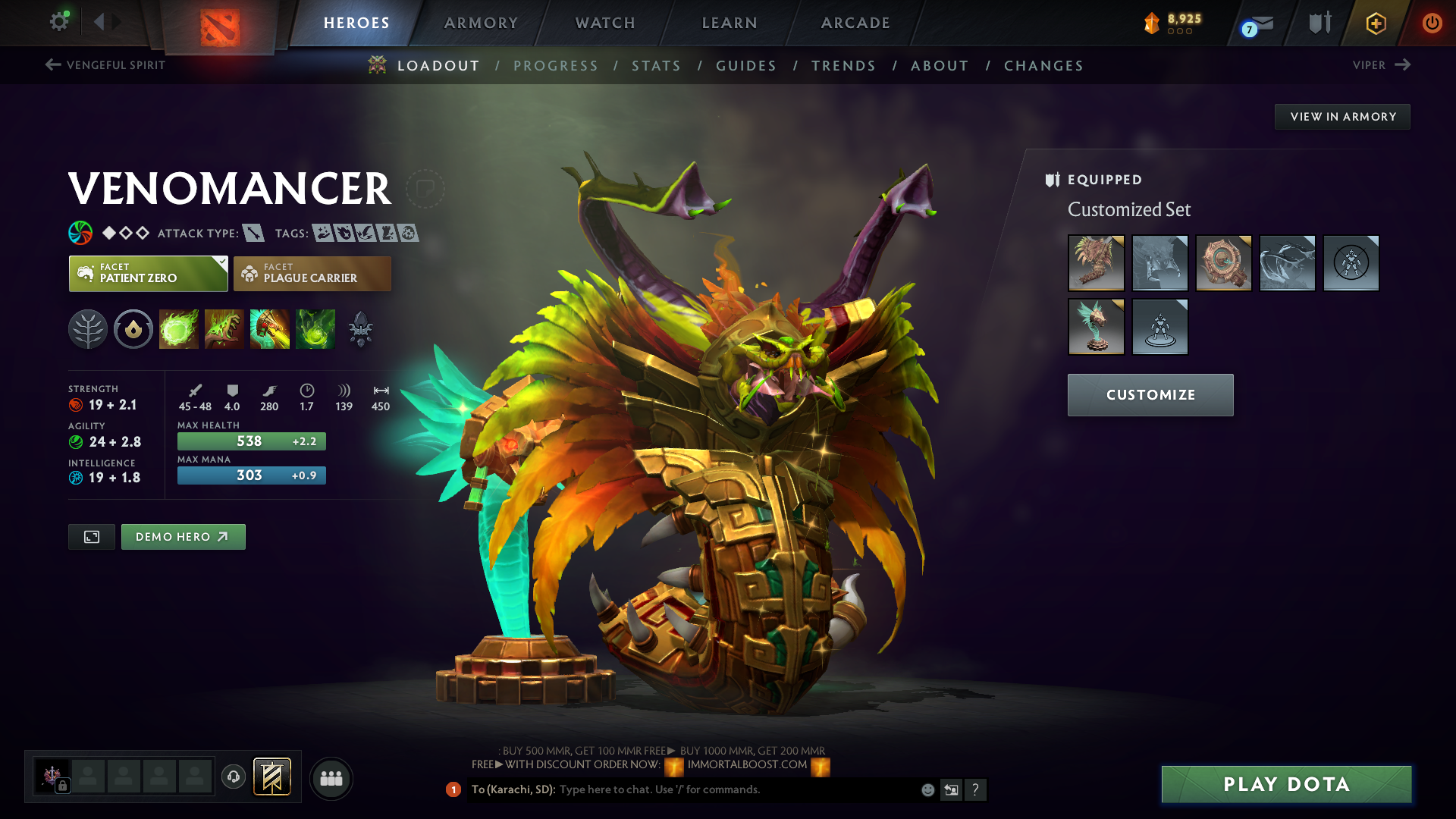The image size is (1456, 819).
Task: View the hero Stats page
Action: pyautogui.click(x=657, y=66)
